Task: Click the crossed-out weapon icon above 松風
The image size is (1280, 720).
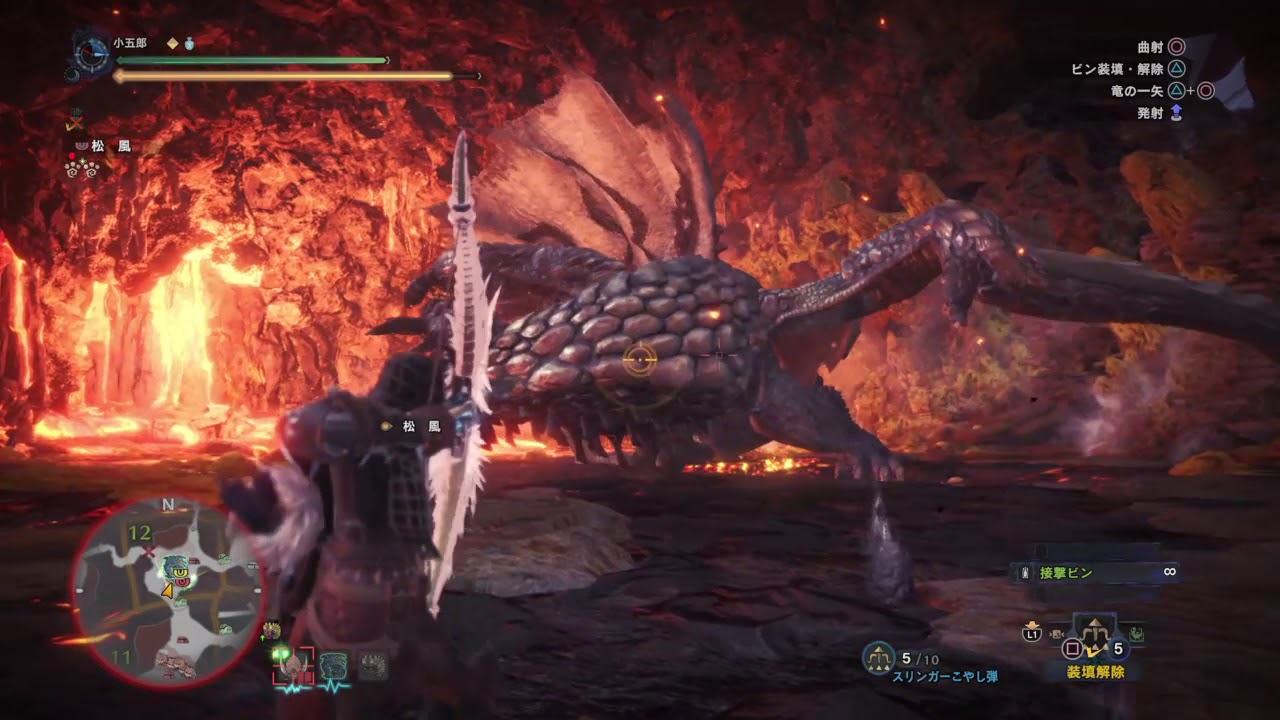Action: [x=74, y=123]
